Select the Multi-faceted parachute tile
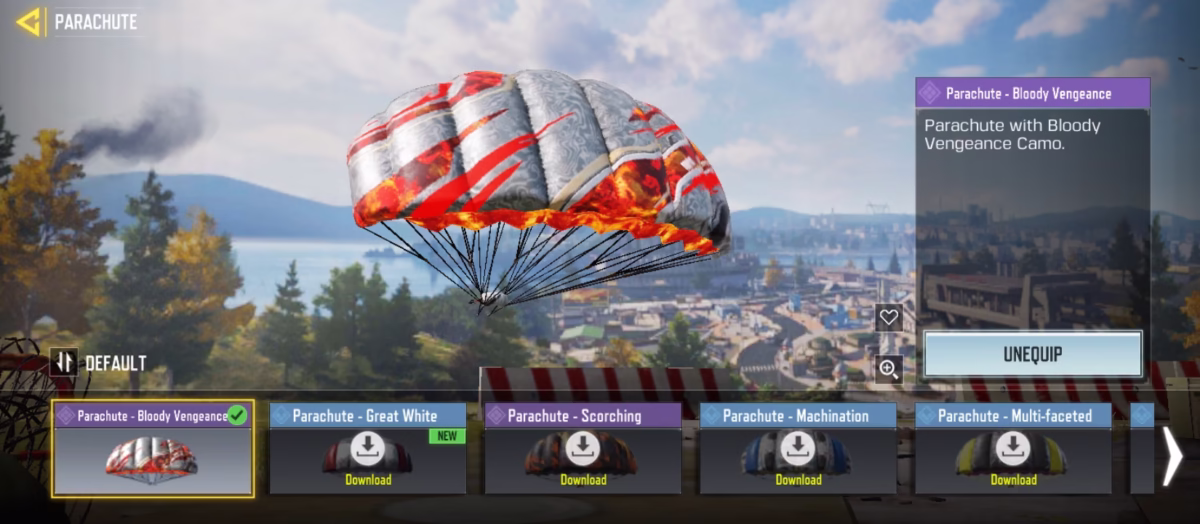 [x=1013, y=448]
